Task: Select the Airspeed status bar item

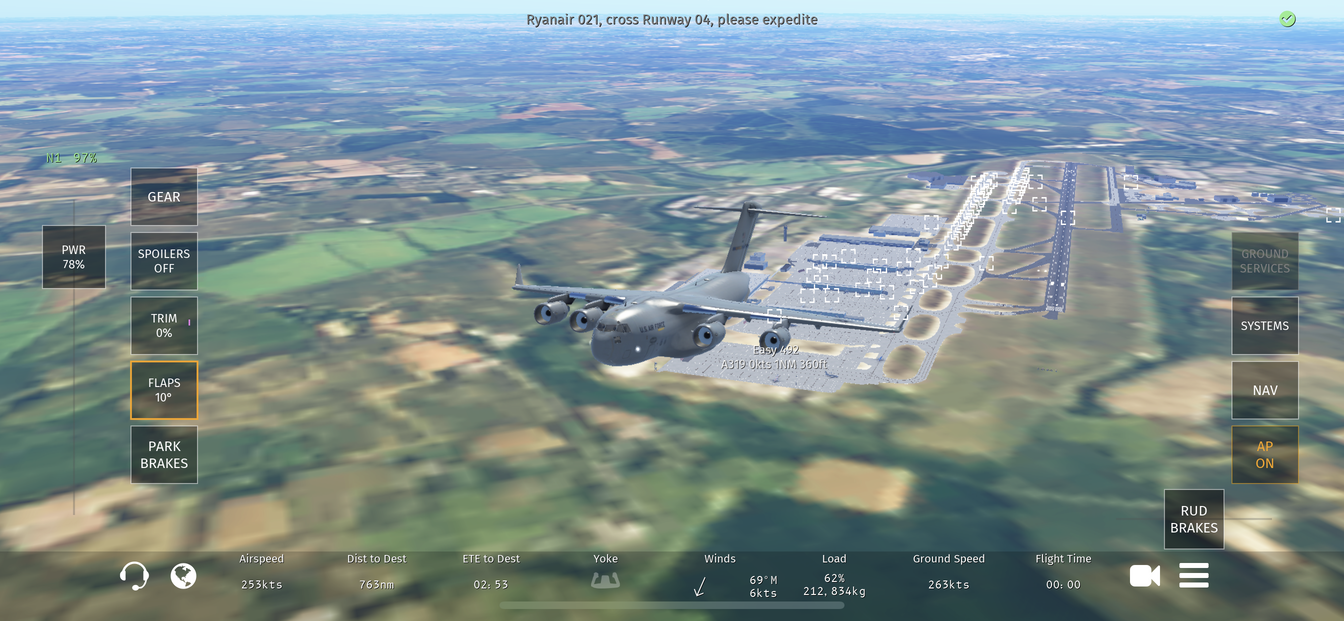Action: coord(262,572)
